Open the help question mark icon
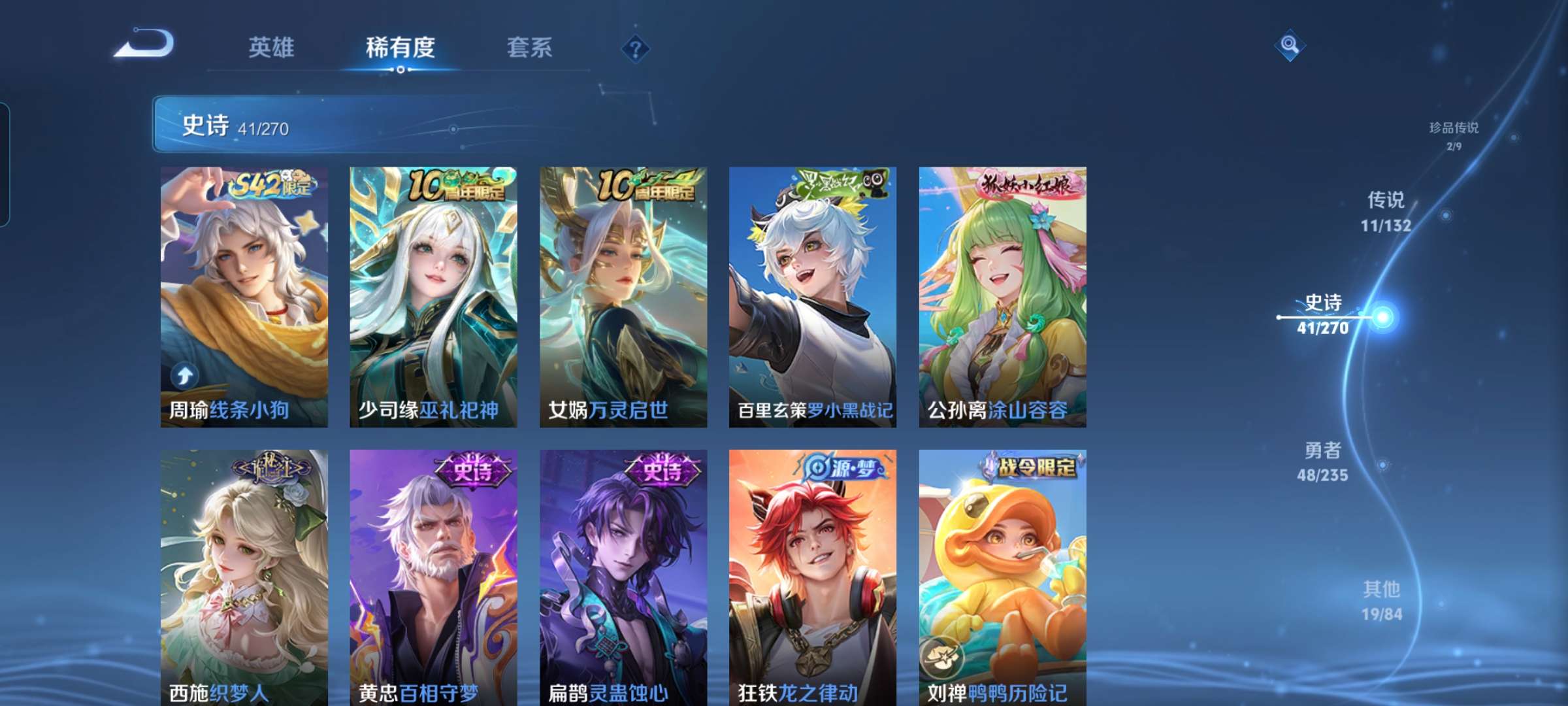Screen dimensions: 1568x706 click(x=638, y=49)
